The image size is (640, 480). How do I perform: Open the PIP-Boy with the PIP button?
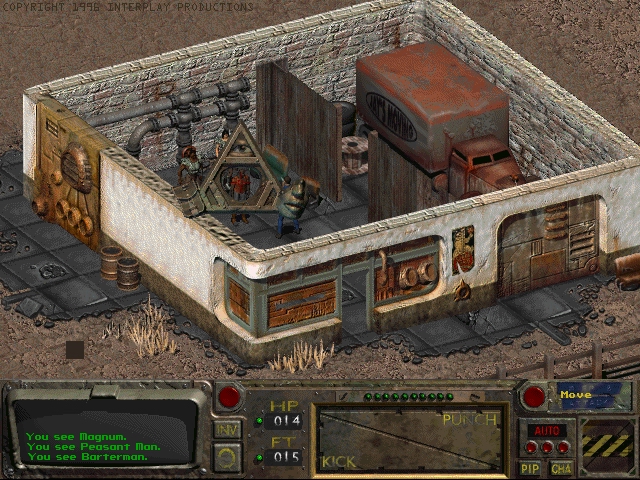531,467
